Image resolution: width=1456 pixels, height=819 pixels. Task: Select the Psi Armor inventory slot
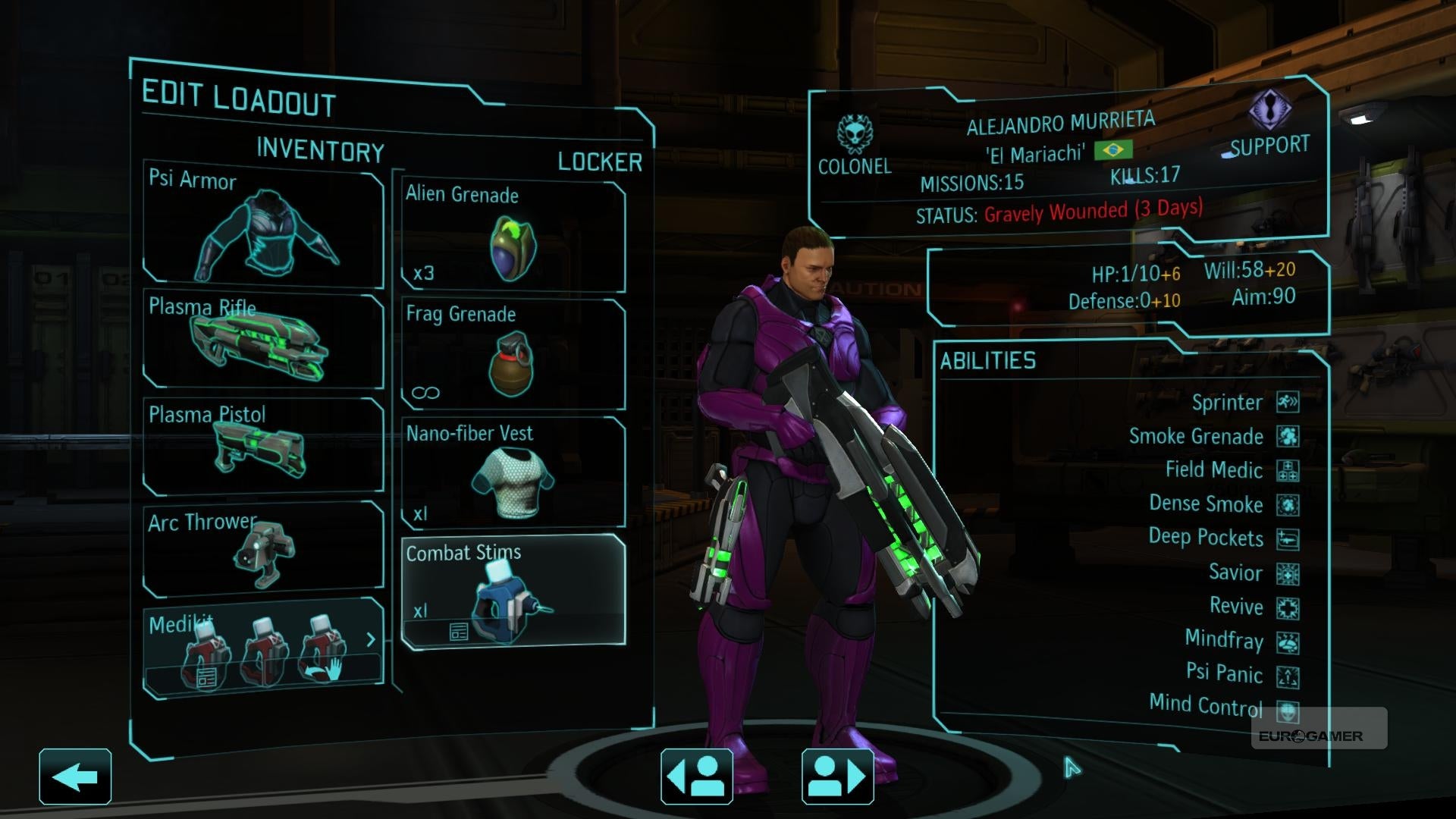click(263, 226)
